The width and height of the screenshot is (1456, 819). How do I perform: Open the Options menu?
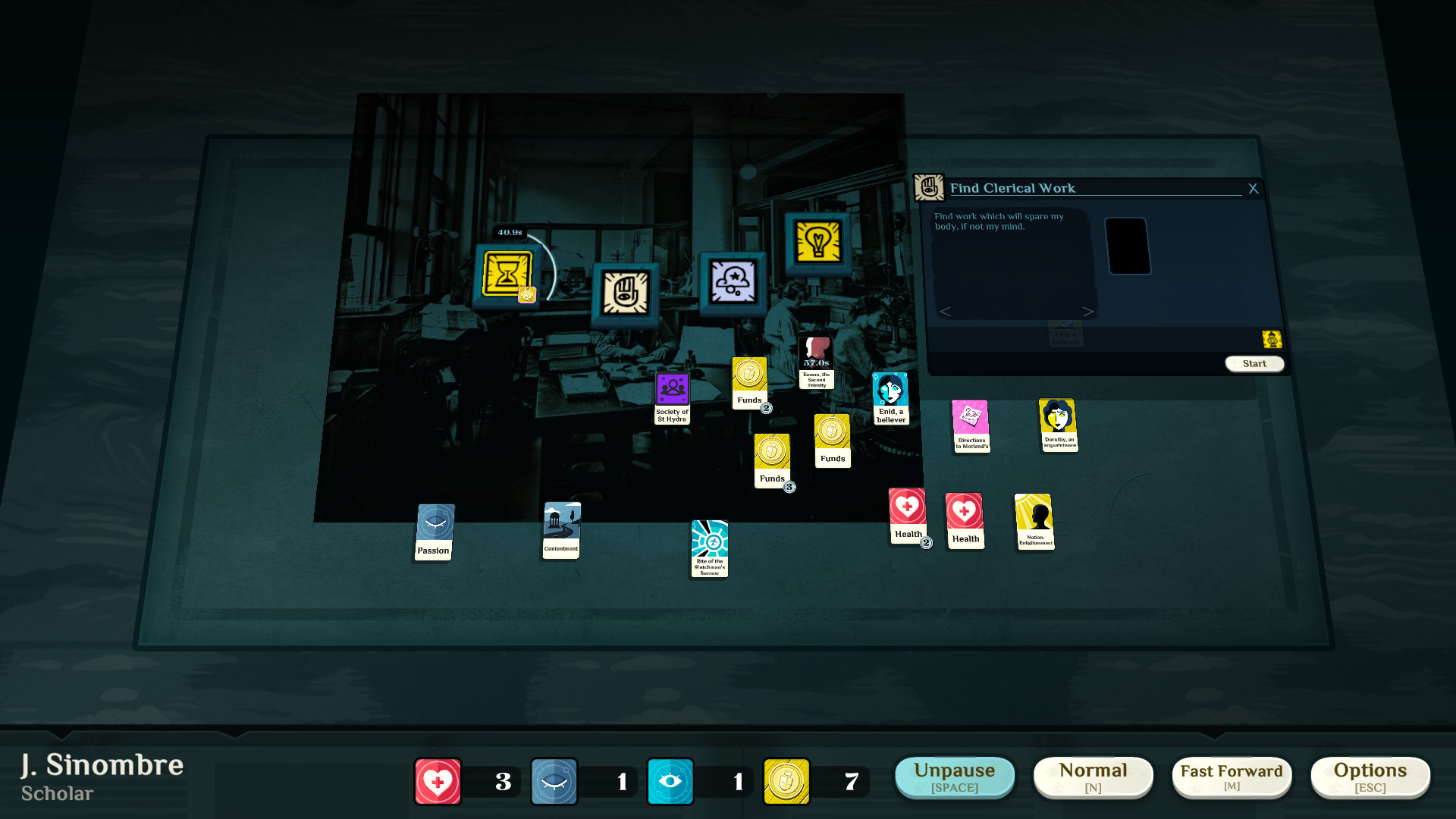pyautogui.click(x=1370, y=777)
